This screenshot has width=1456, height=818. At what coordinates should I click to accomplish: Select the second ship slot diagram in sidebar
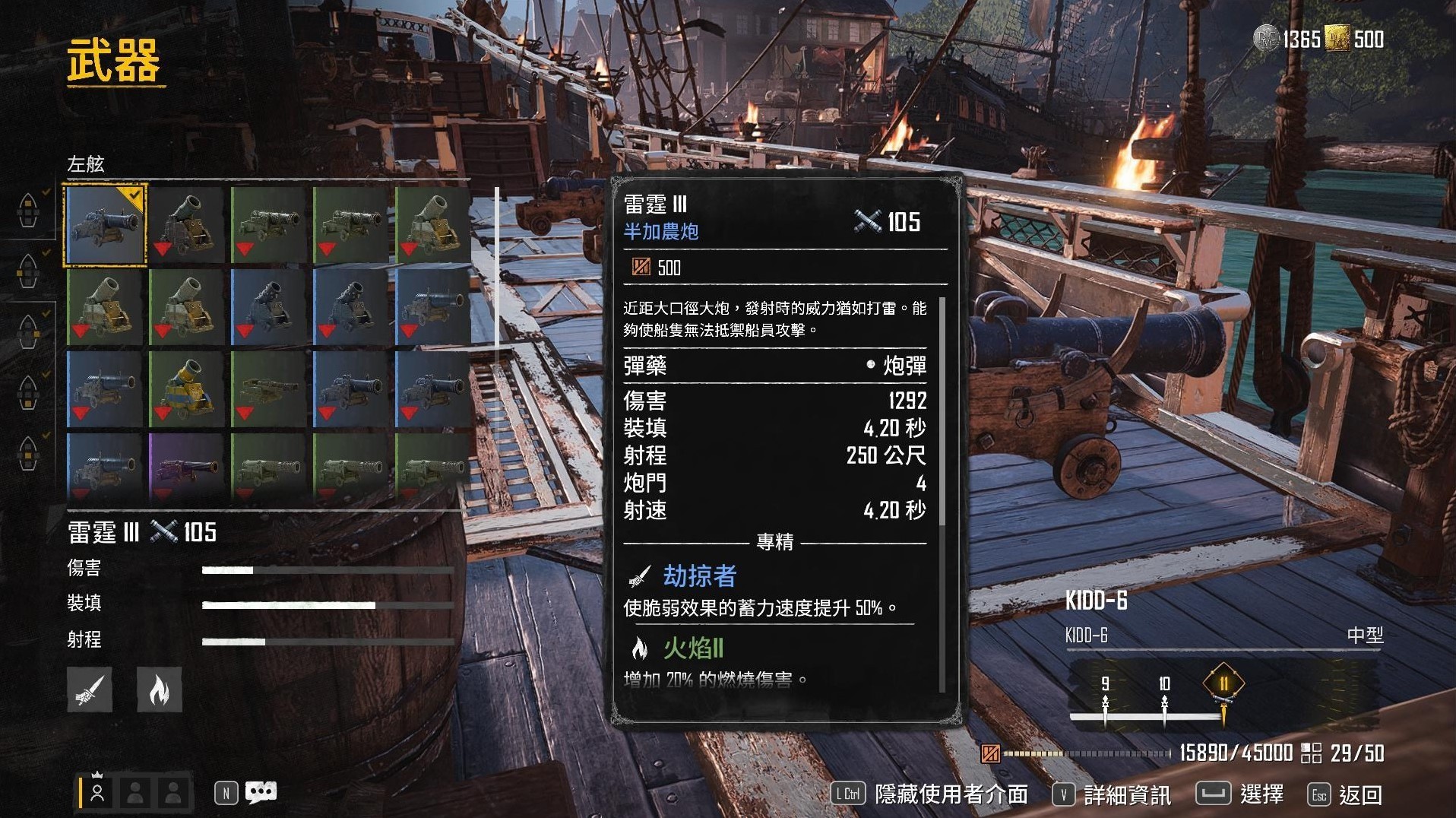coord(29,272)
